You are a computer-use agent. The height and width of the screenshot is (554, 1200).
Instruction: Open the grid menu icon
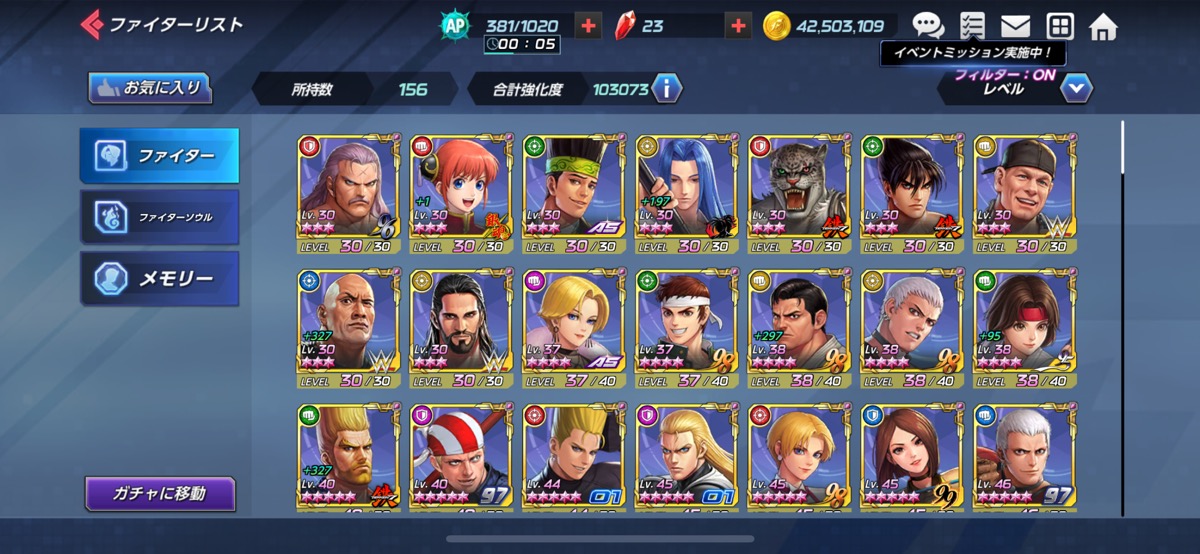pos(1059,26)
